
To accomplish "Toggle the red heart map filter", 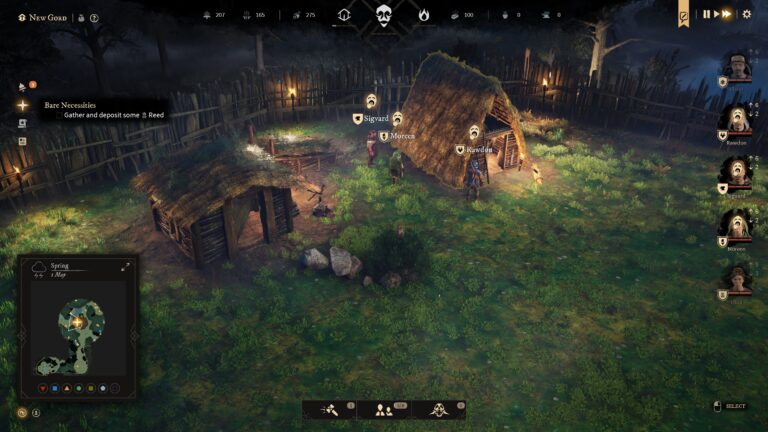I will (41, 388).
